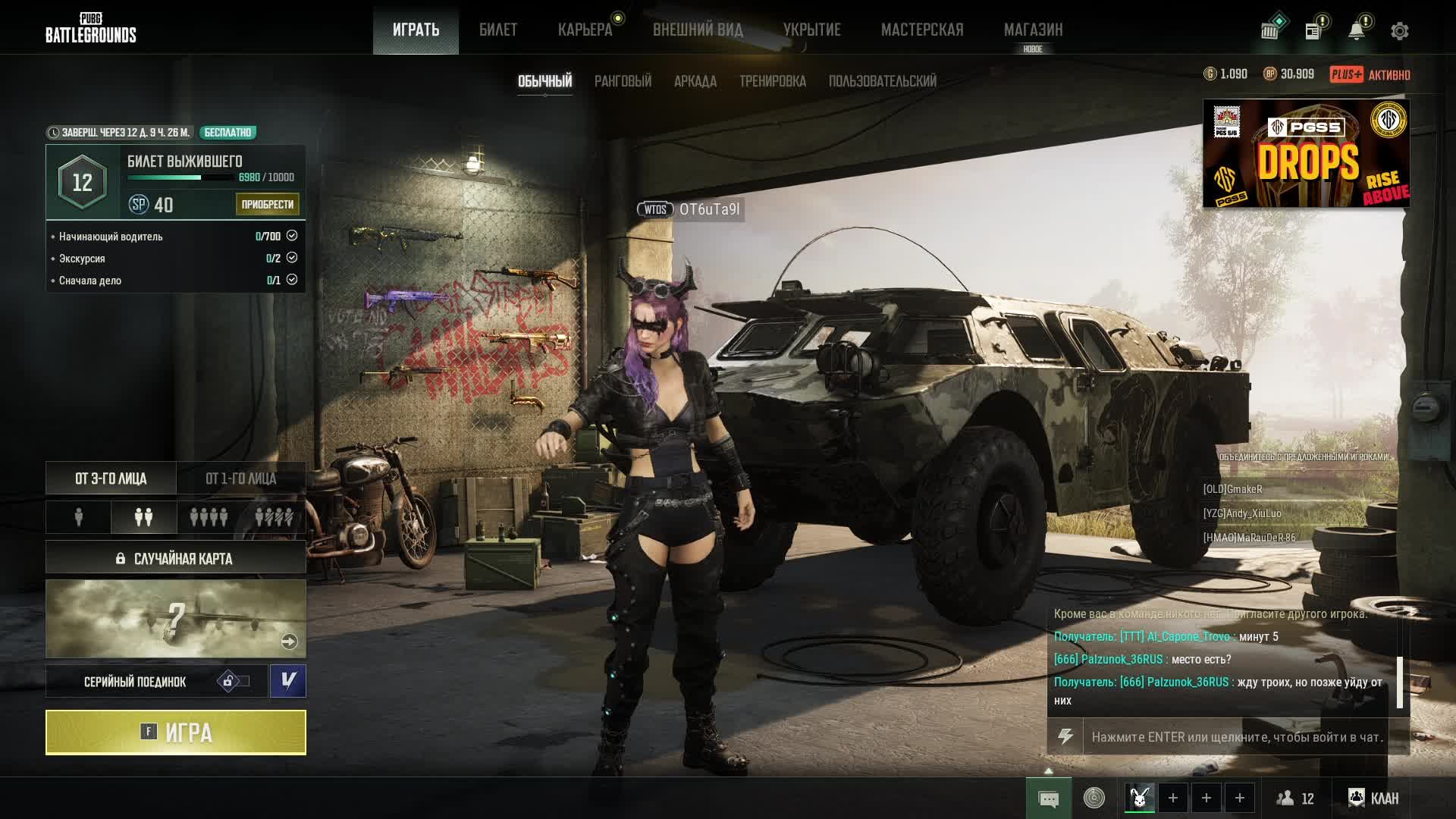This screenshot has height=819, width=1456.
Task: Select the ПОЛЬЗОВАТЕЛЬСКИЙ custom match mode
Action: [882, 81]
